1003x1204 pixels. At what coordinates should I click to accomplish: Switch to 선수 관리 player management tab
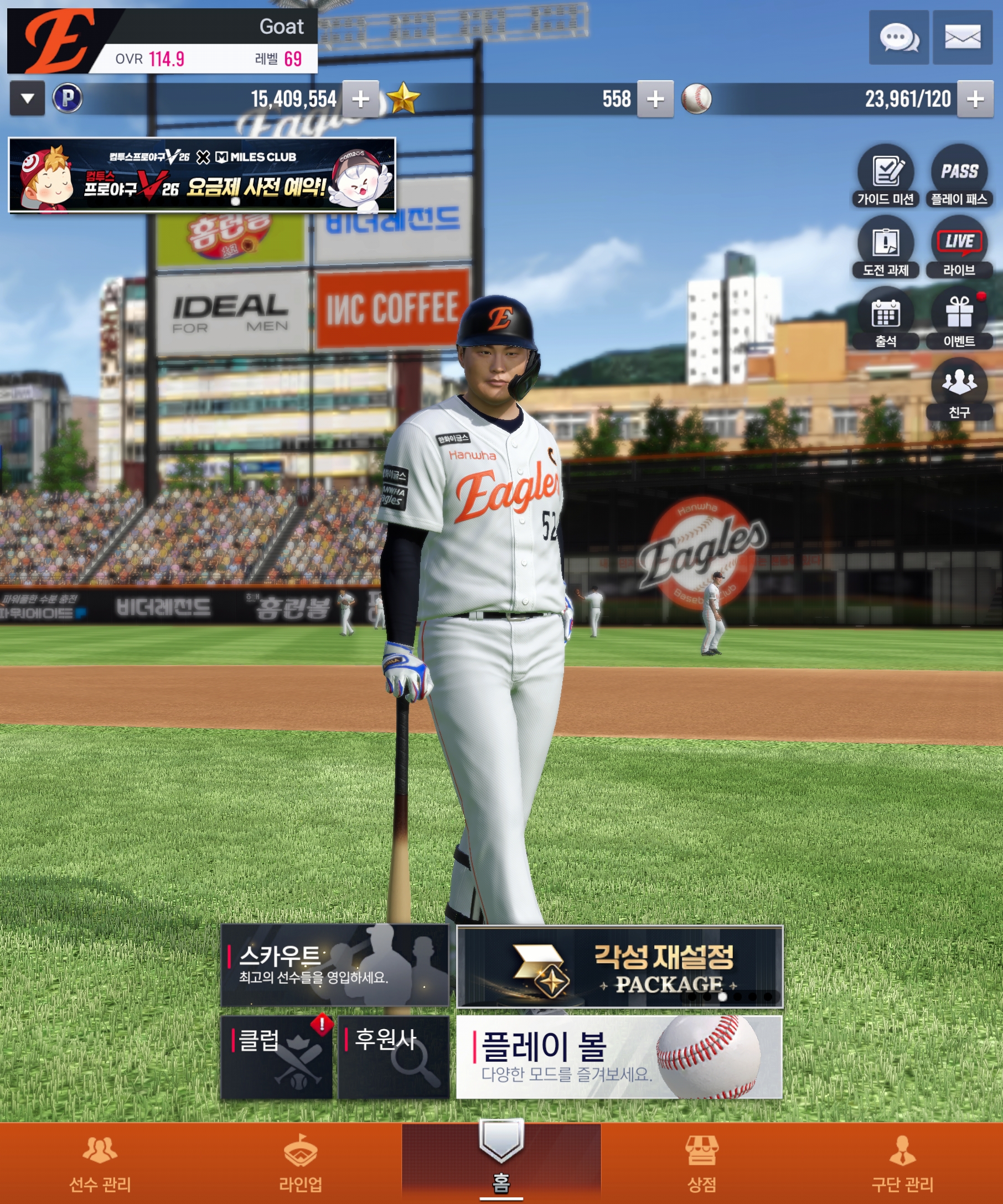(100, 1163)
